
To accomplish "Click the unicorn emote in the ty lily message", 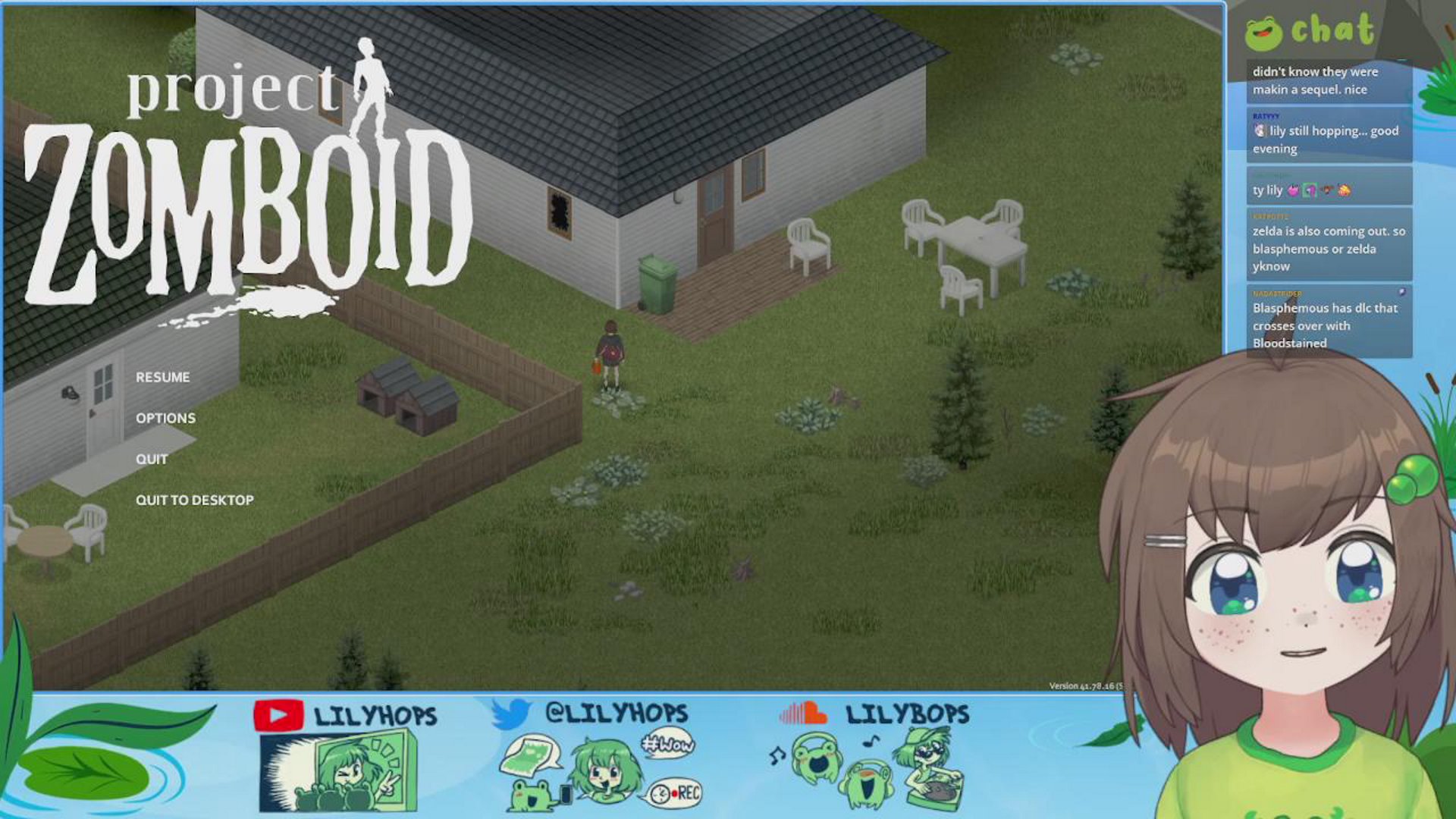I will tap(1294, 191).
